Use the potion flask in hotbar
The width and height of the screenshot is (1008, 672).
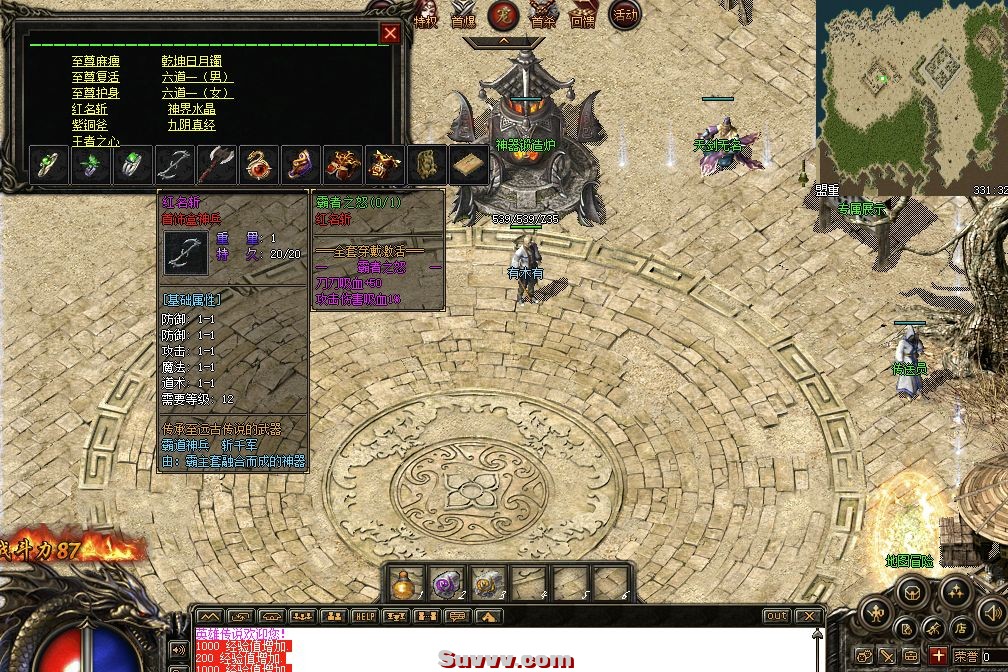pos(403,583)
